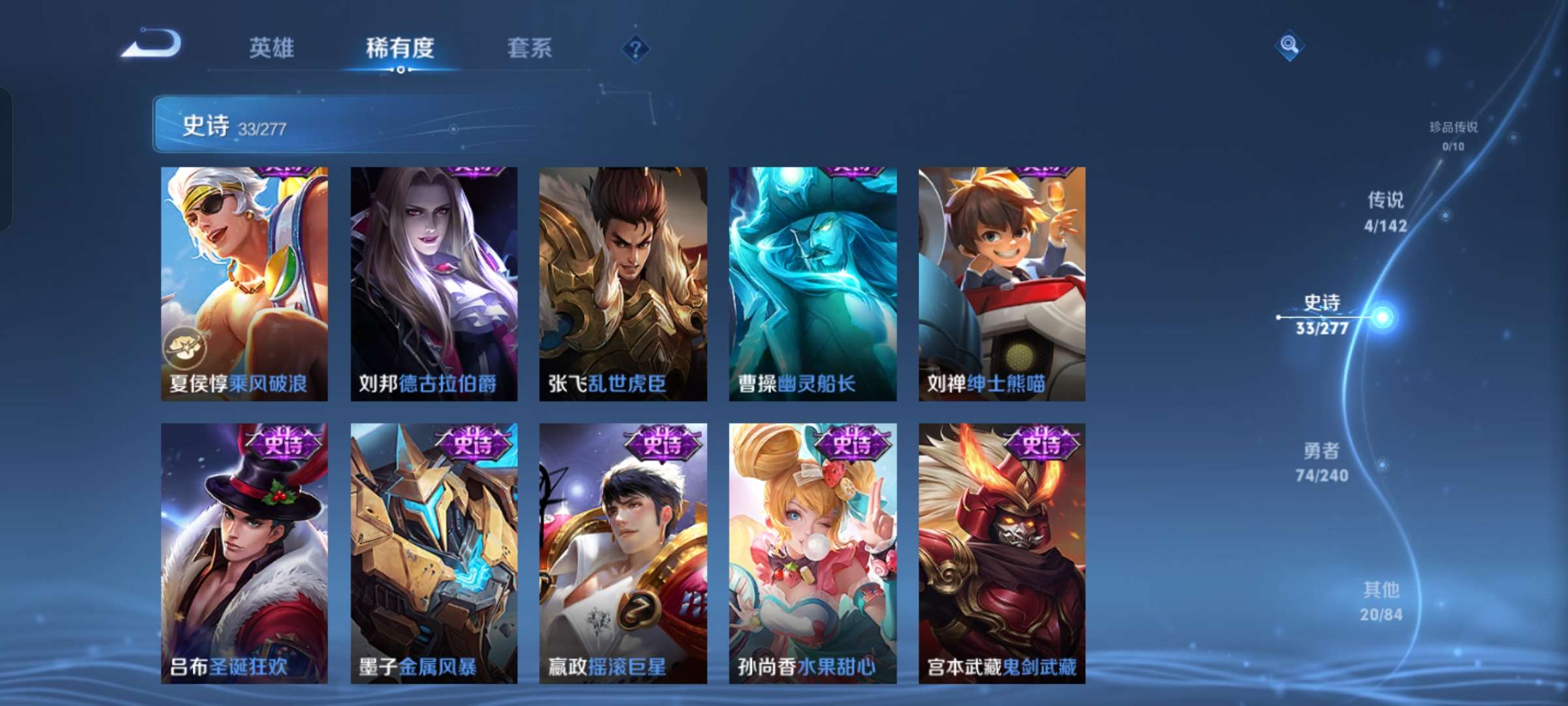Viewport: 1568px width, 706px height.
Task: Click the question mark help icon
Action: [638, 50]
